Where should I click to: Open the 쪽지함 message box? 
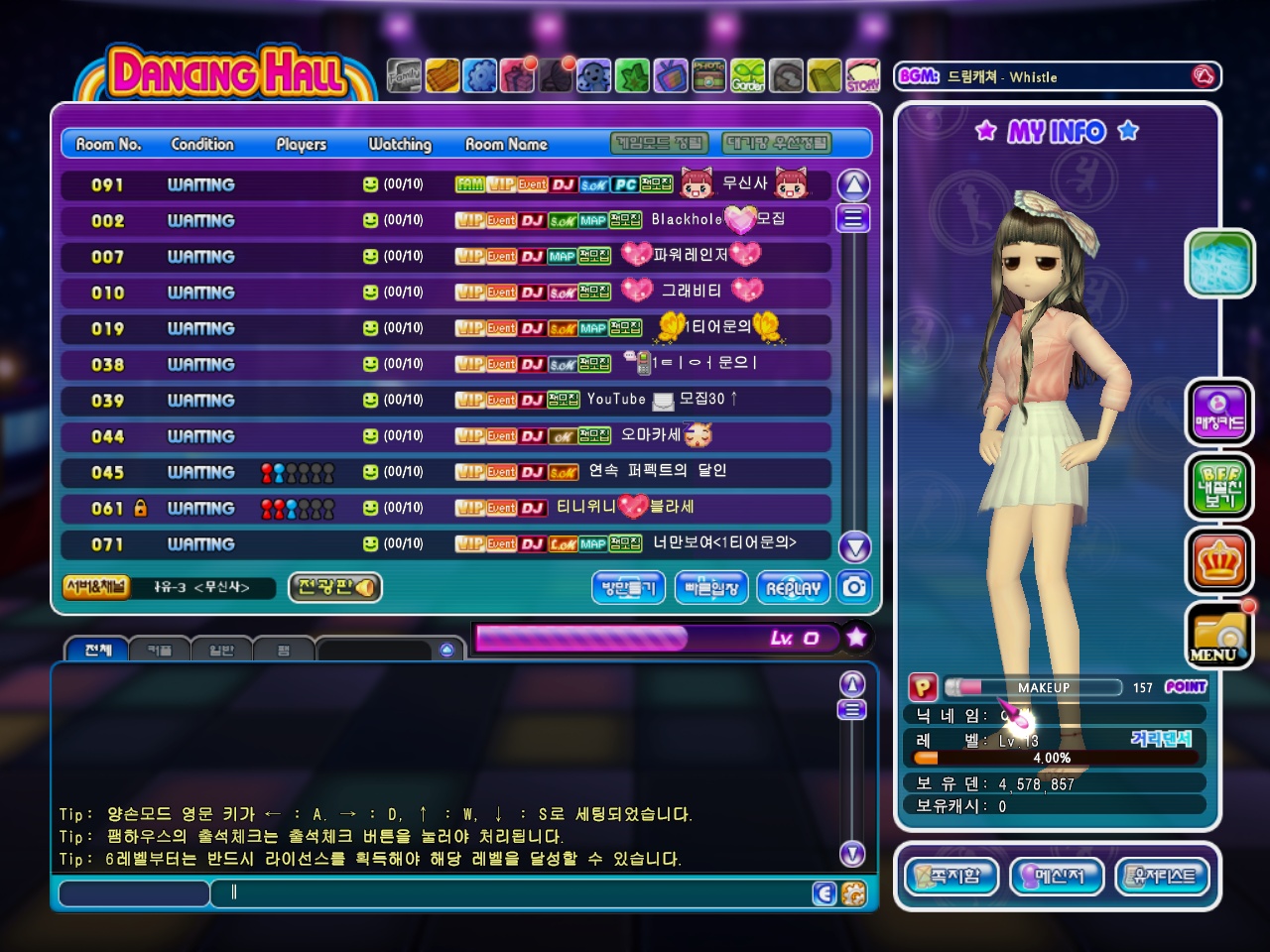coord(951,877)
